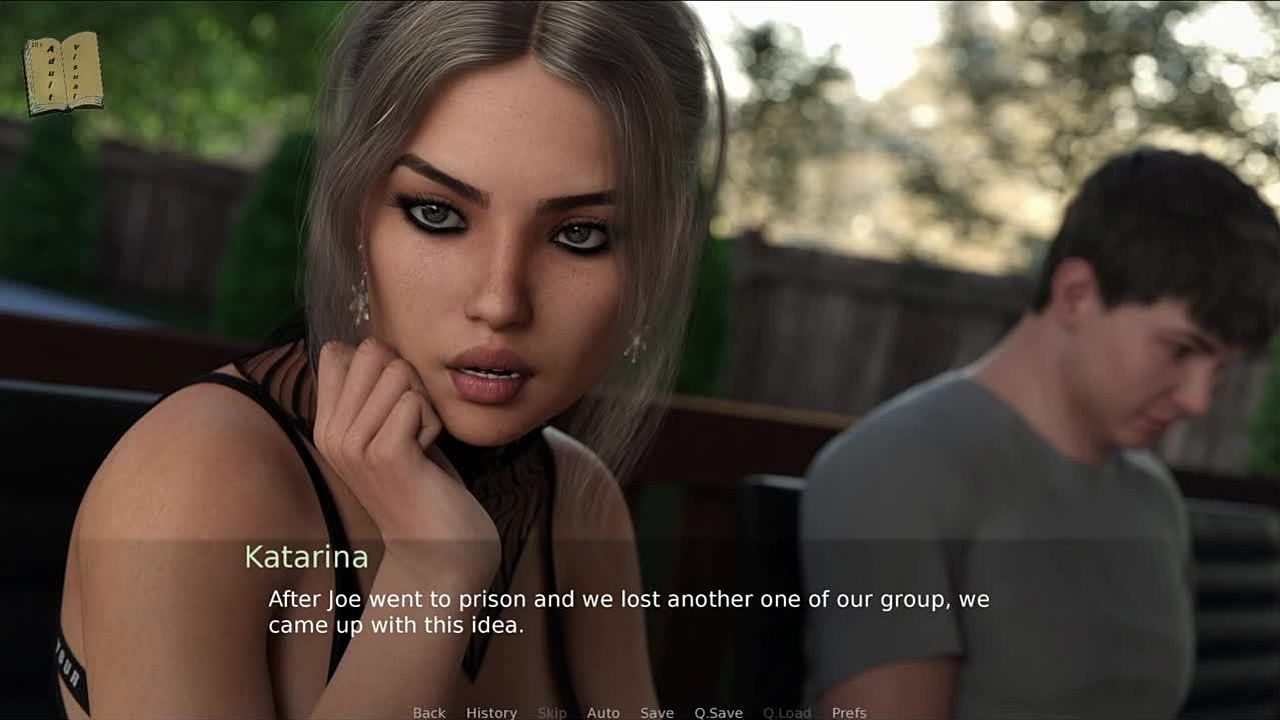Open the Prefs menu
Image resolution: width=1280 pixels, height=720 pixels.
pyautogui.click(x=849, y=712)
